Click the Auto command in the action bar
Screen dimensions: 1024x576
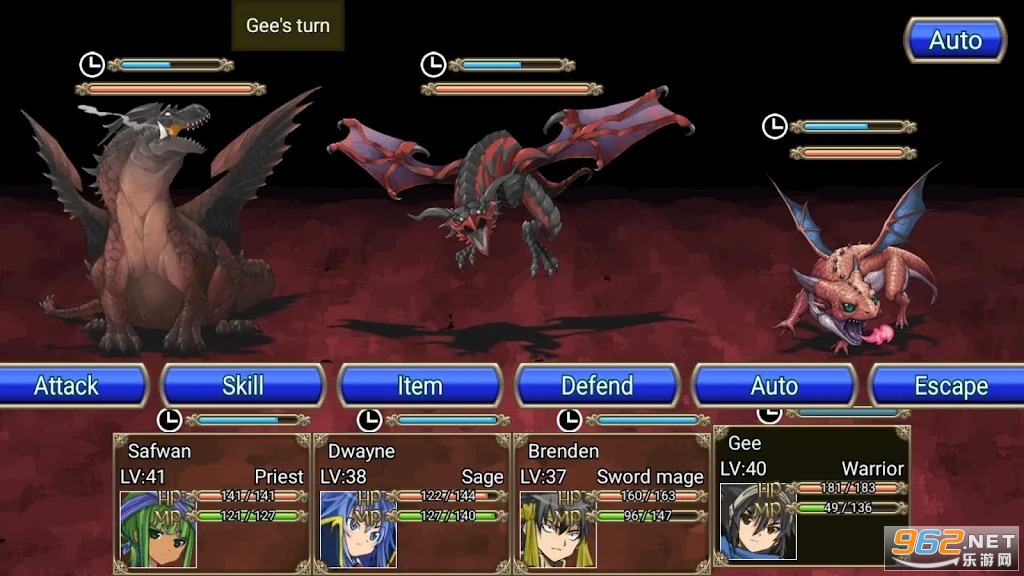tap(774, 386)
